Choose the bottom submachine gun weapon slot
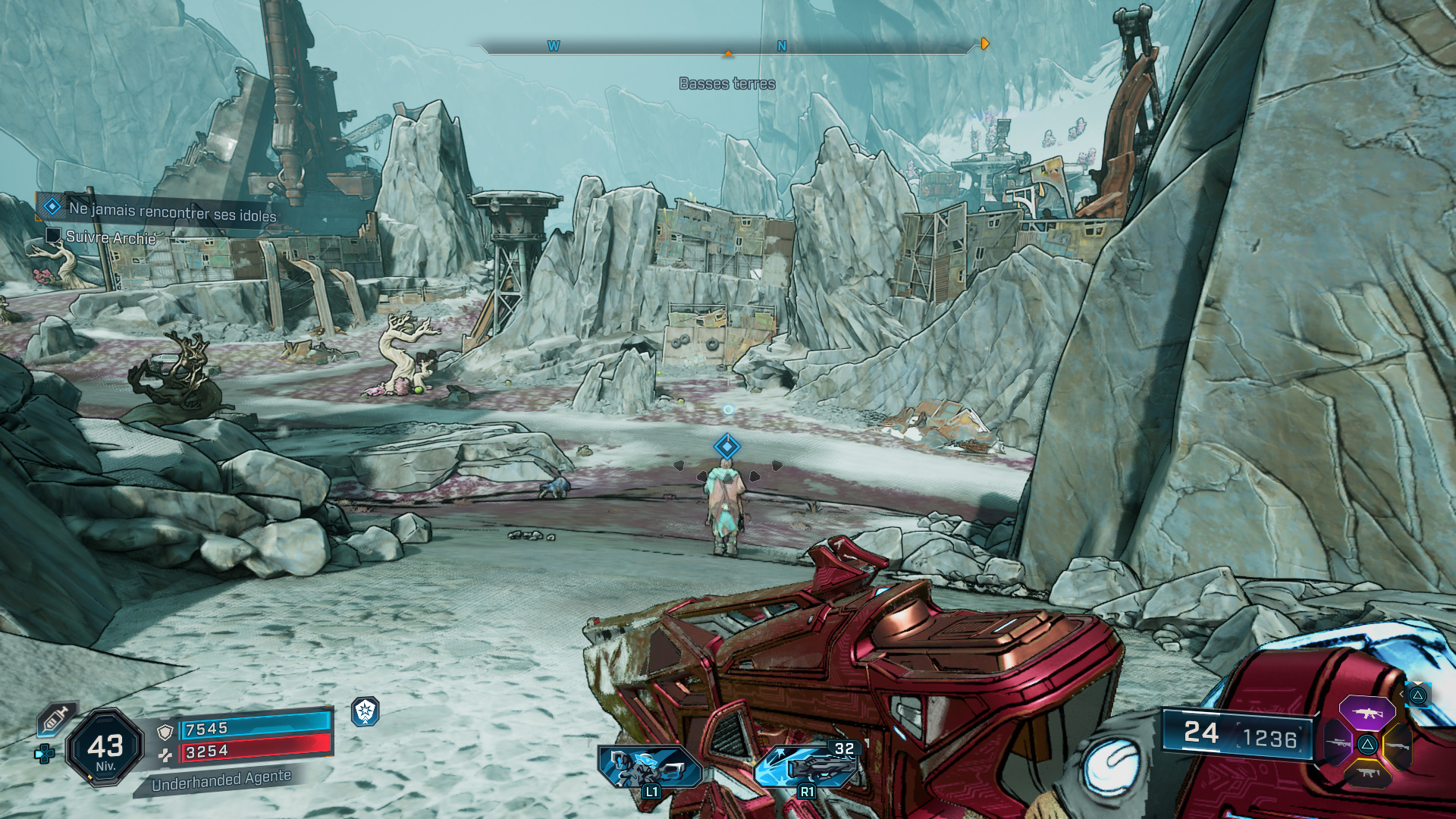 click(1367, 773)
